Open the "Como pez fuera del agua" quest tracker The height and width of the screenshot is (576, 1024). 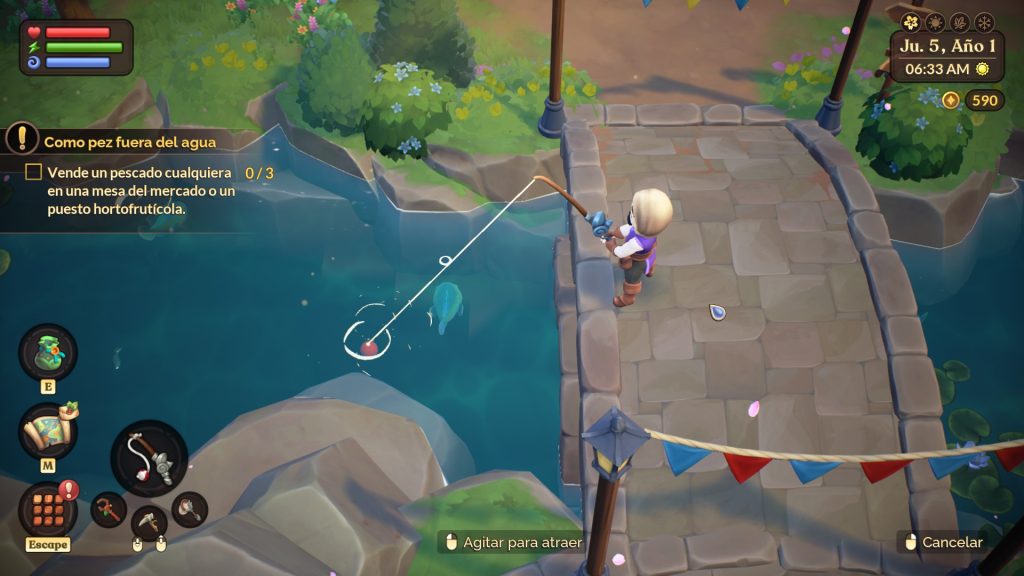[x=129, y=141]
